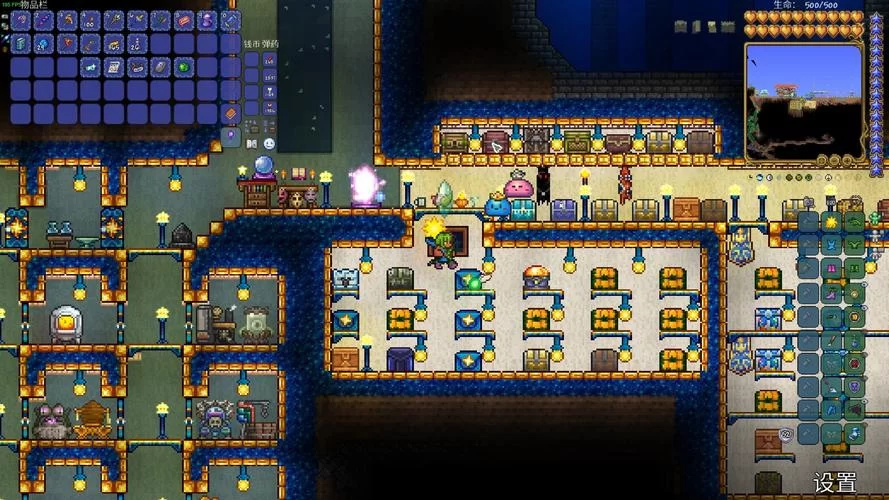This screenshot has height=500, width=889.
Task: Open the 设置 settings menu
Action: pos(834,483)
